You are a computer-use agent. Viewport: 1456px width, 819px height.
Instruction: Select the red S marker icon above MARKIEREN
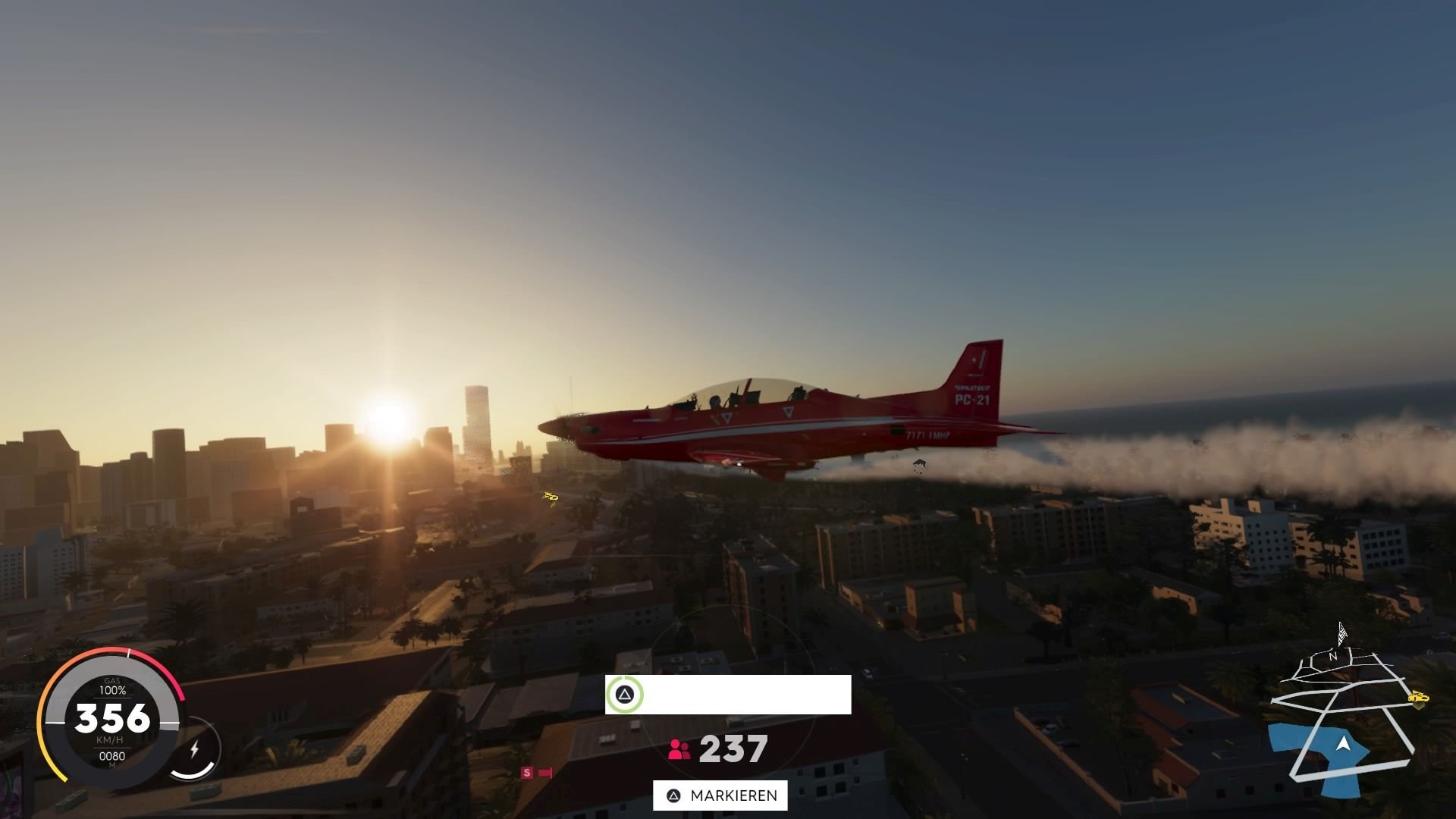[x=526, y=772]
